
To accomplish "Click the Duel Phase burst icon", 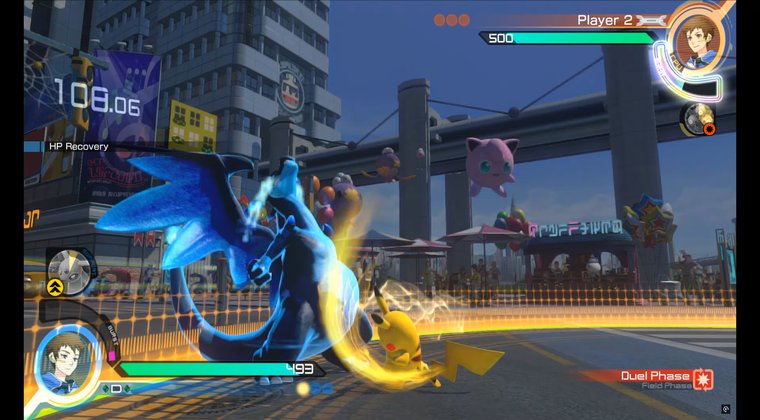I will [x=704, y=379].
